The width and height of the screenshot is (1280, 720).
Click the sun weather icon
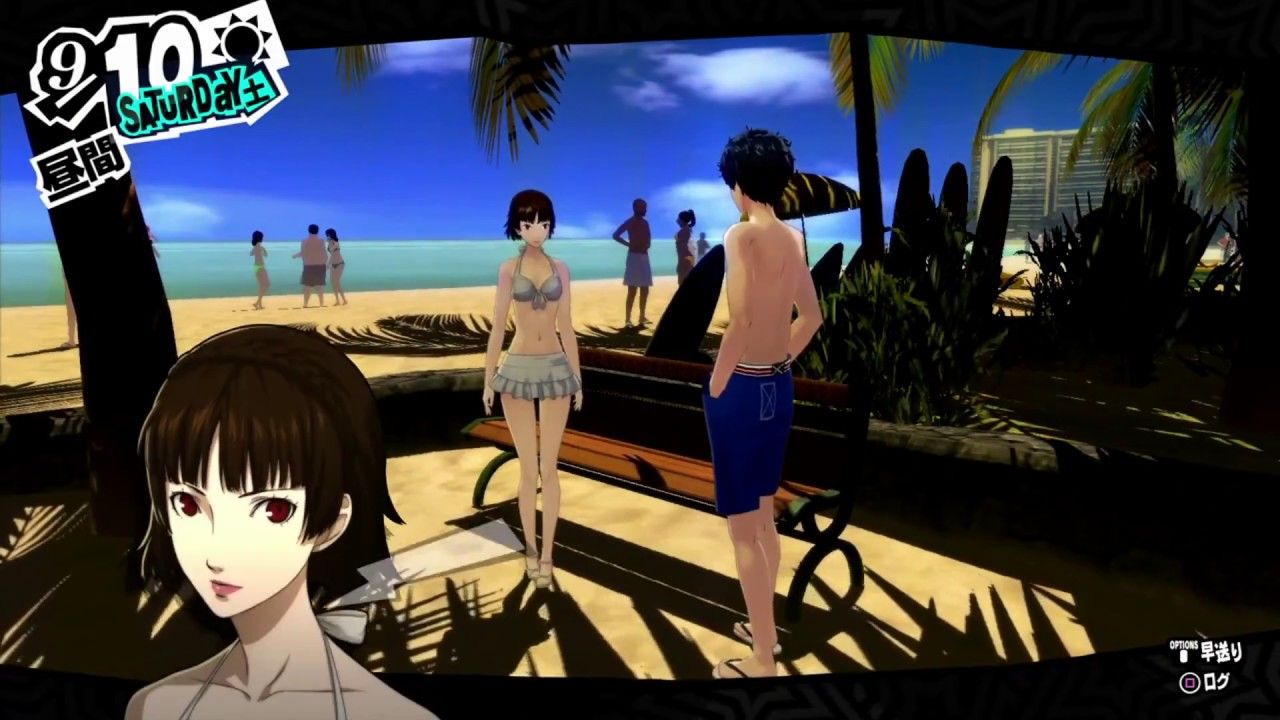(x=240, y=43)
